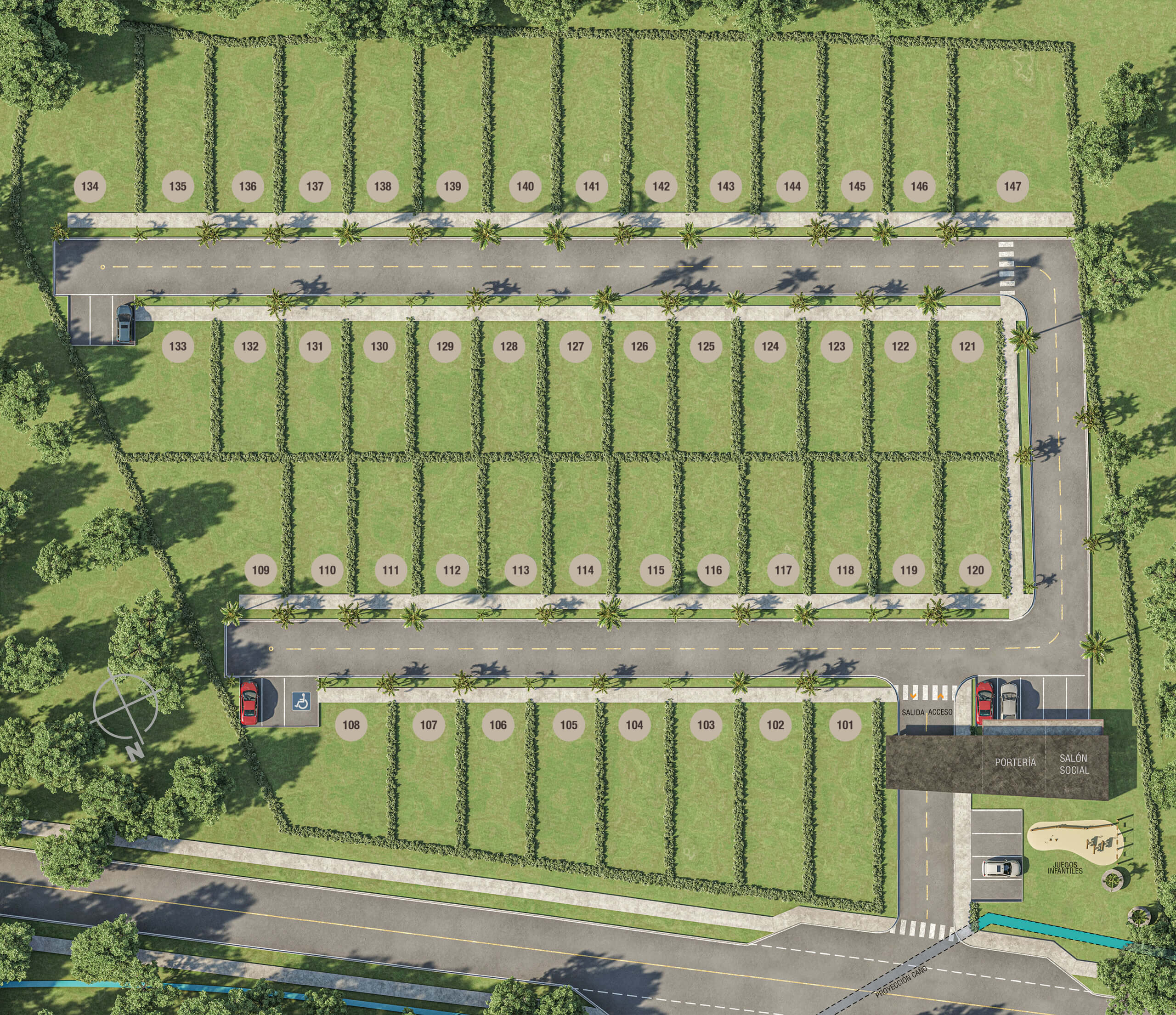Choose lot number 147

point(1012,186)
